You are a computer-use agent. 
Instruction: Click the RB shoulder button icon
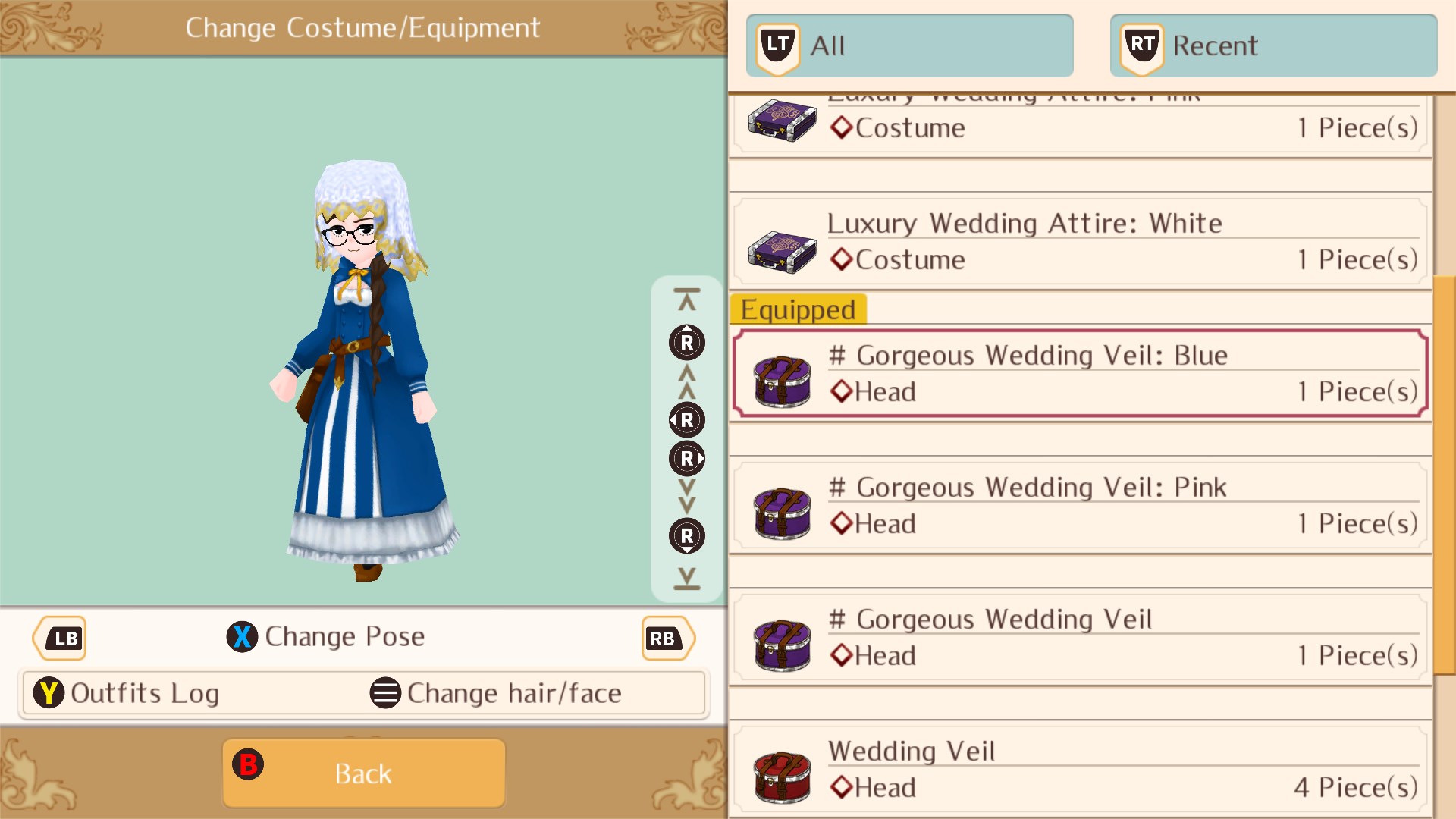(x=666, y=638)
